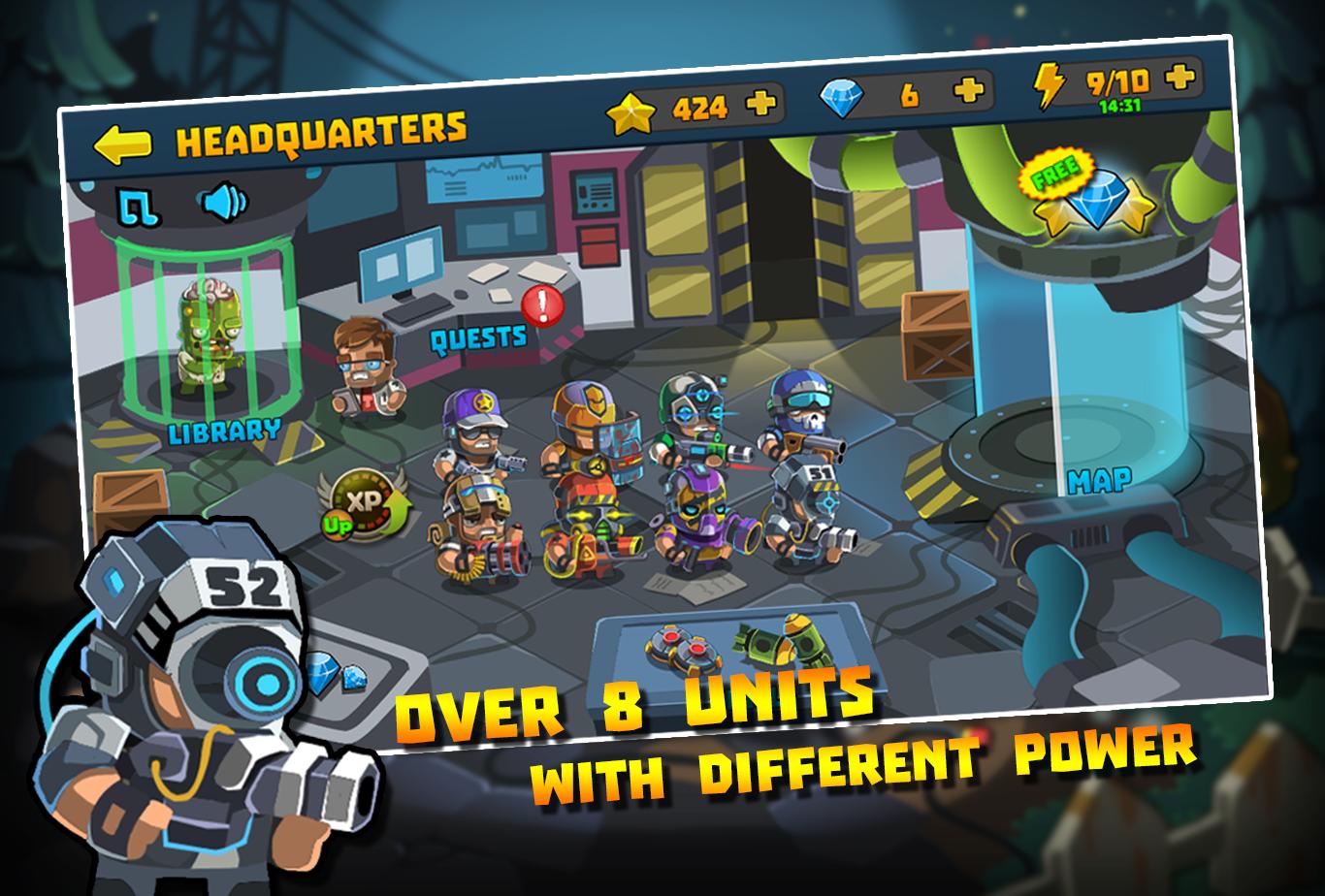Select the XP Up booster badge
1325x896 pixels.
point(362,503)
